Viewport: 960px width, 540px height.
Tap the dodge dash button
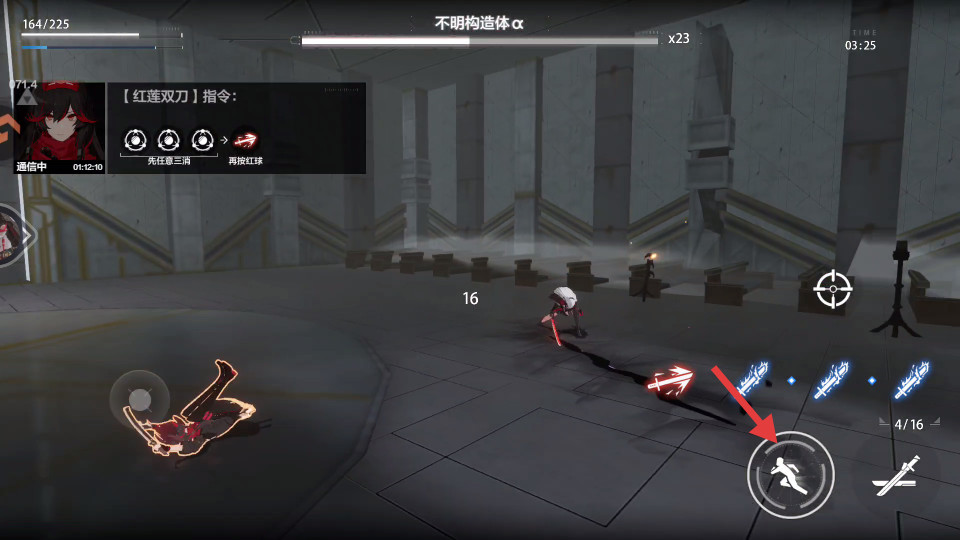(790, 474)
